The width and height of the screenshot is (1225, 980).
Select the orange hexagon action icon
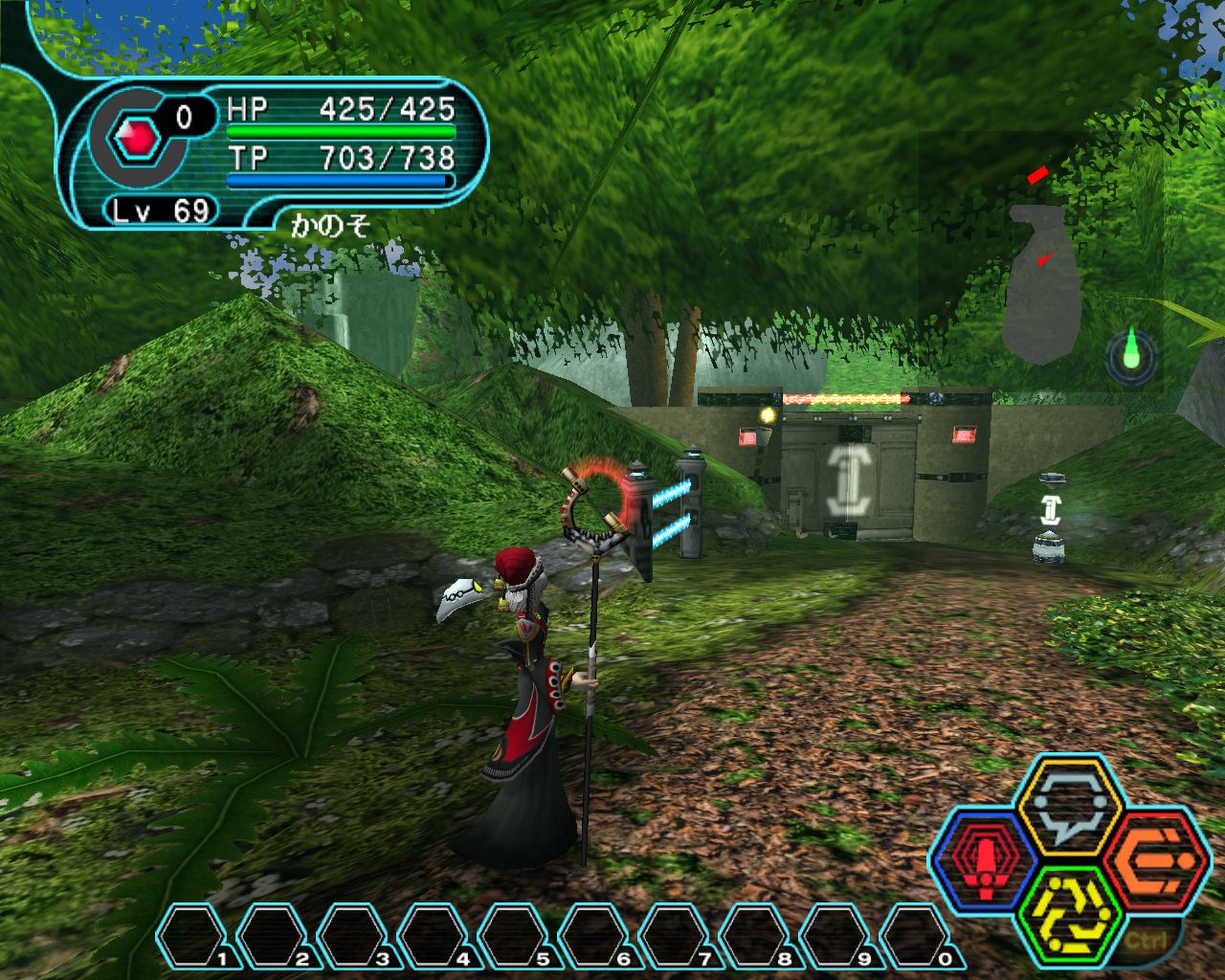click(1152, 857)
